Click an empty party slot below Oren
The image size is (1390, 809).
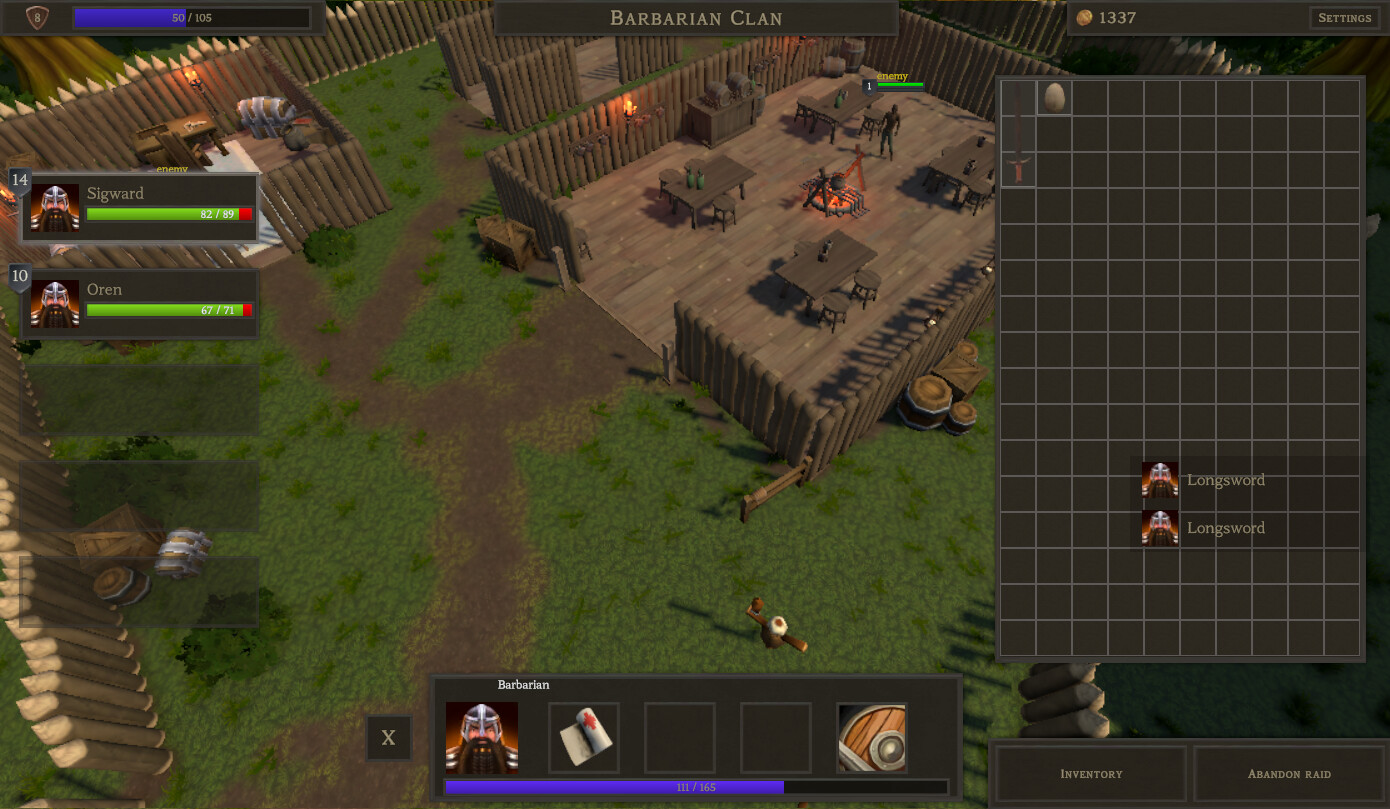139,399
